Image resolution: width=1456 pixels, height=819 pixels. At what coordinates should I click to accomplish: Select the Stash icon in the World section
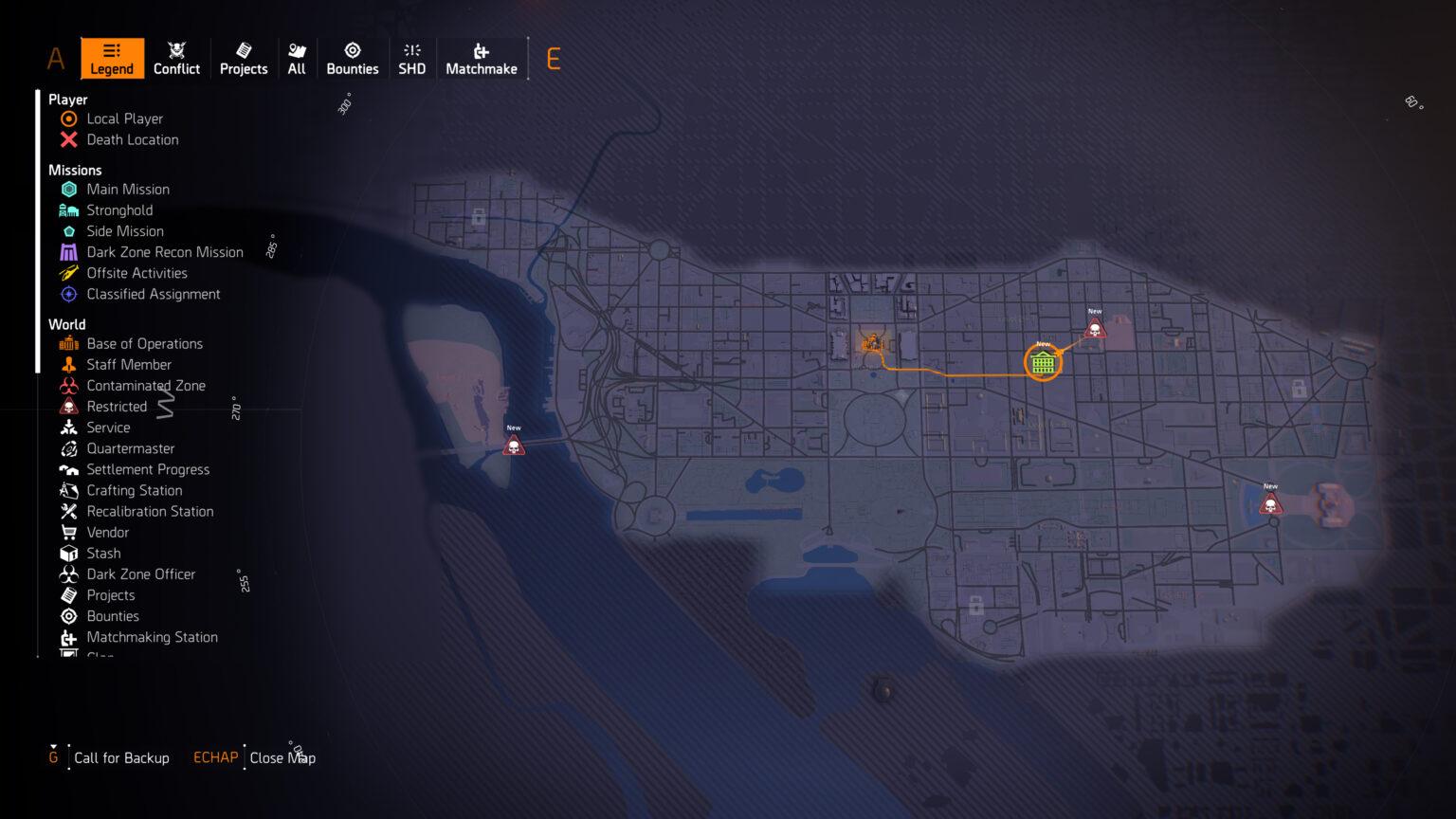[x=68, y=553]
